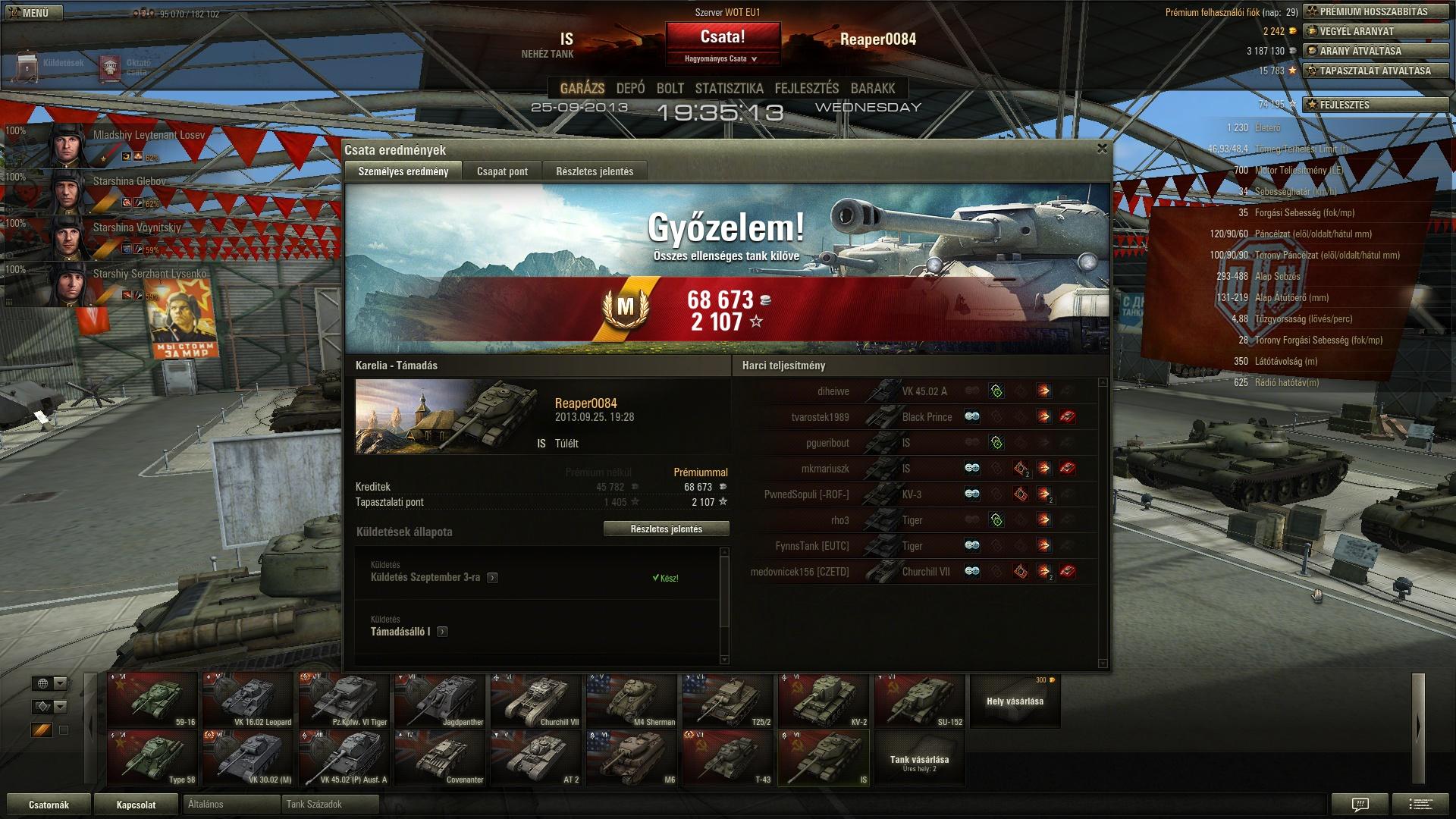Click the Részletes jelentés button
Screen dimensions: 1456x819
click(666, 529)
